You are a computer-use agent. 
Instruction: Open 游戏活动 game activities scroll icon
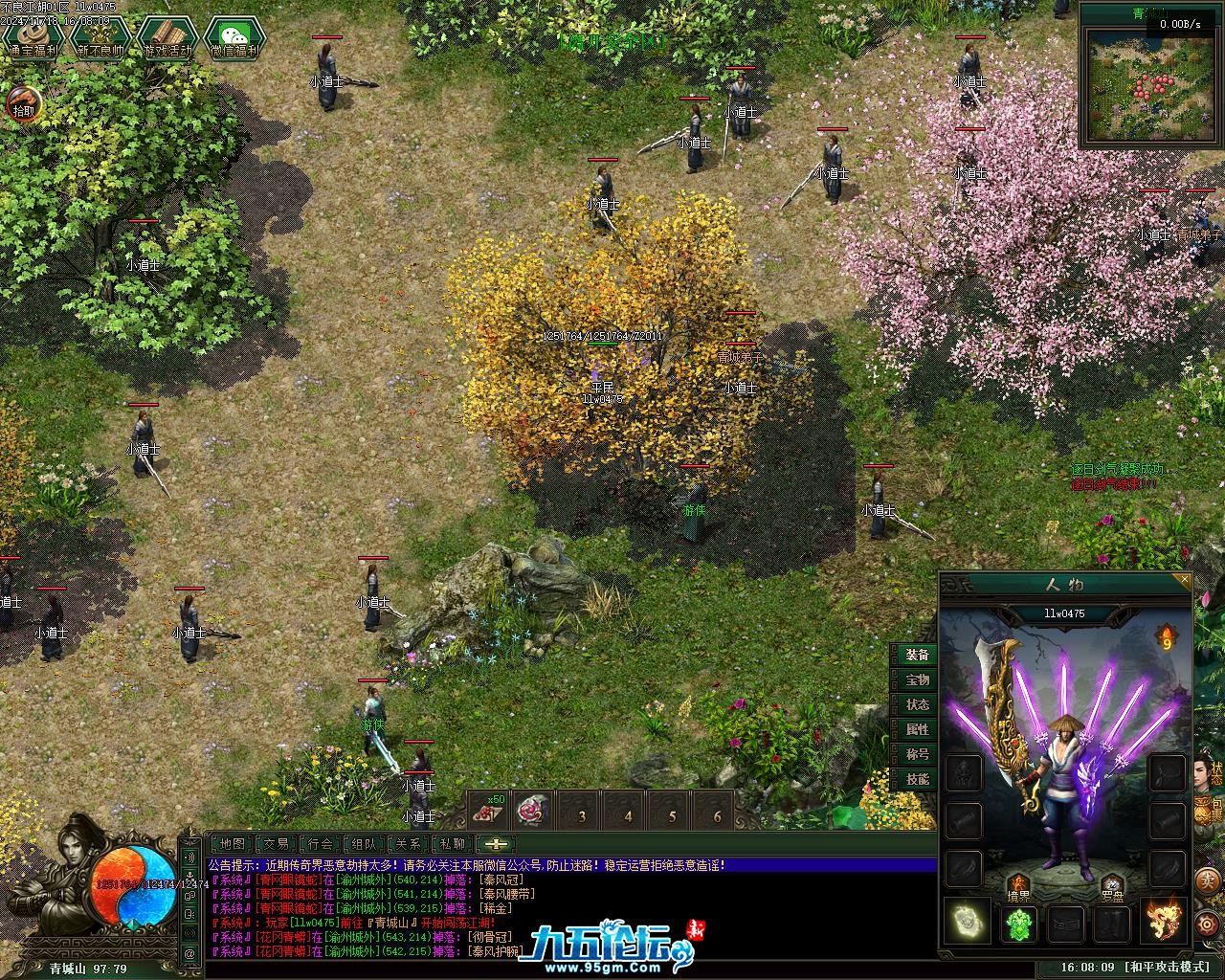pyautogui.click(x=167, y=36)
